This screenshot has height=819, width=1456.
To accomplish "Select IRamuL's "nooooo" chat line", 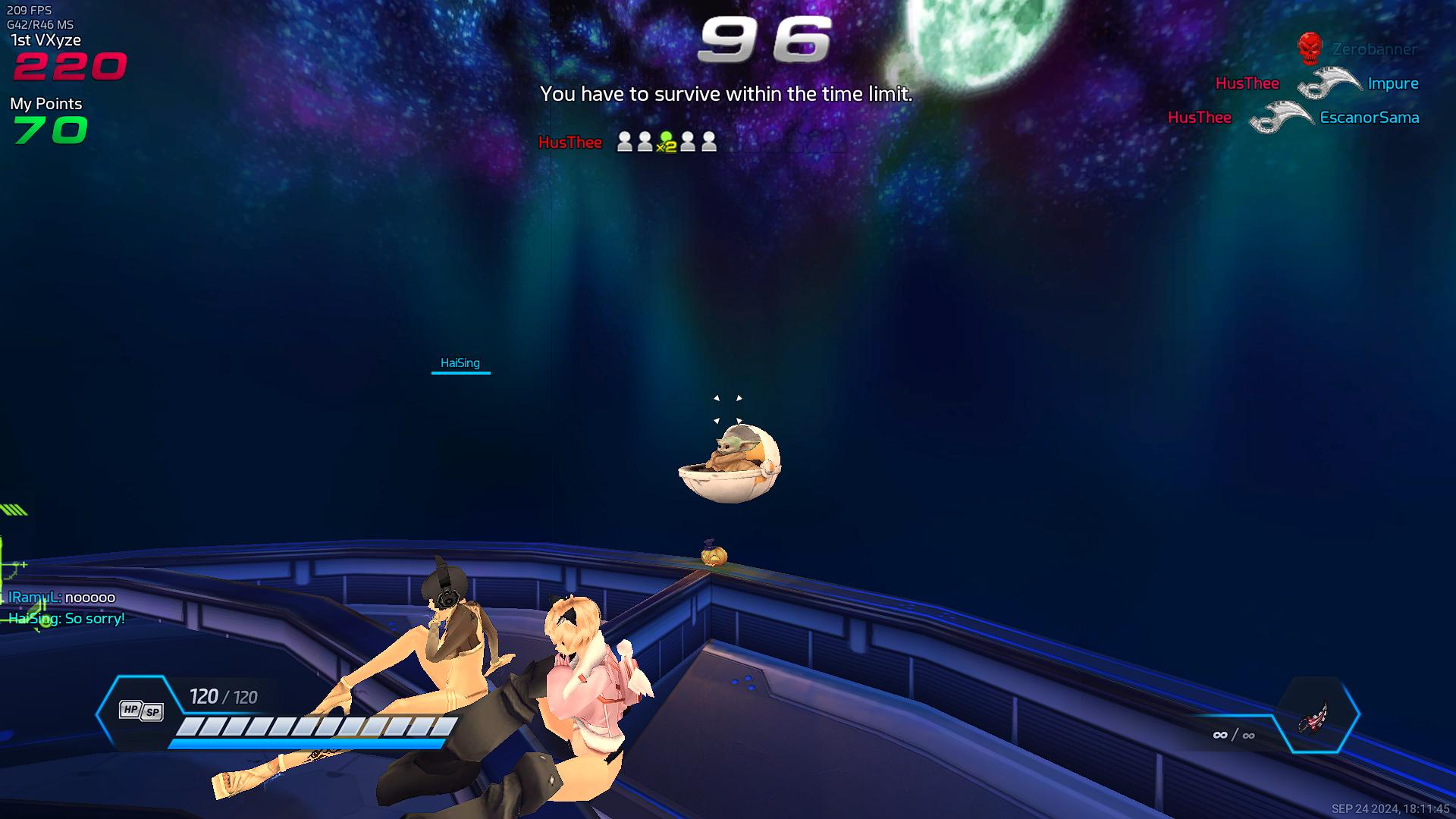I will click(62, 598).
